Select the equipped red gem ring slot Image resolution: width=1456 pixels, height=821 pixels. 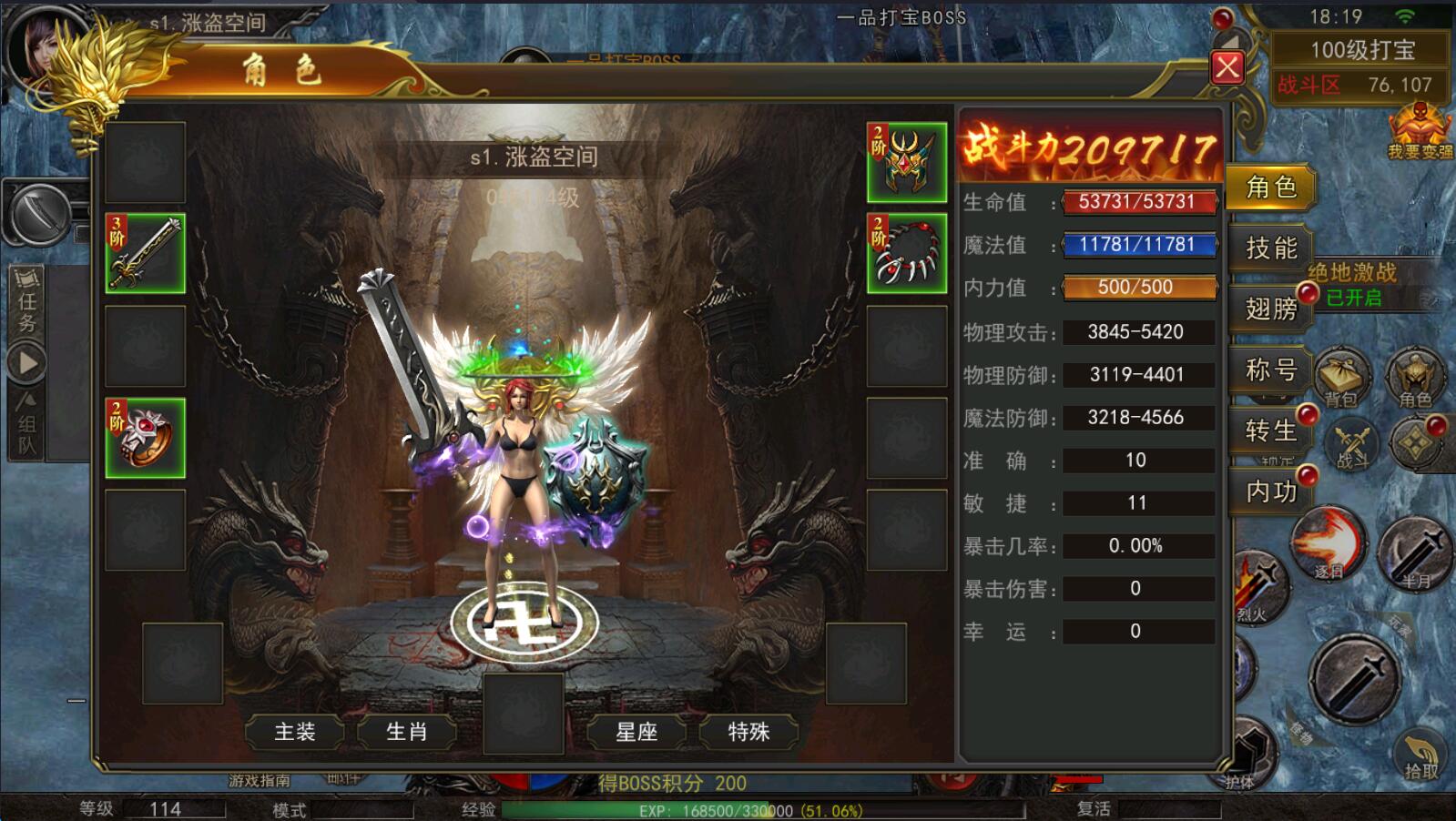(x=146, y=438)
